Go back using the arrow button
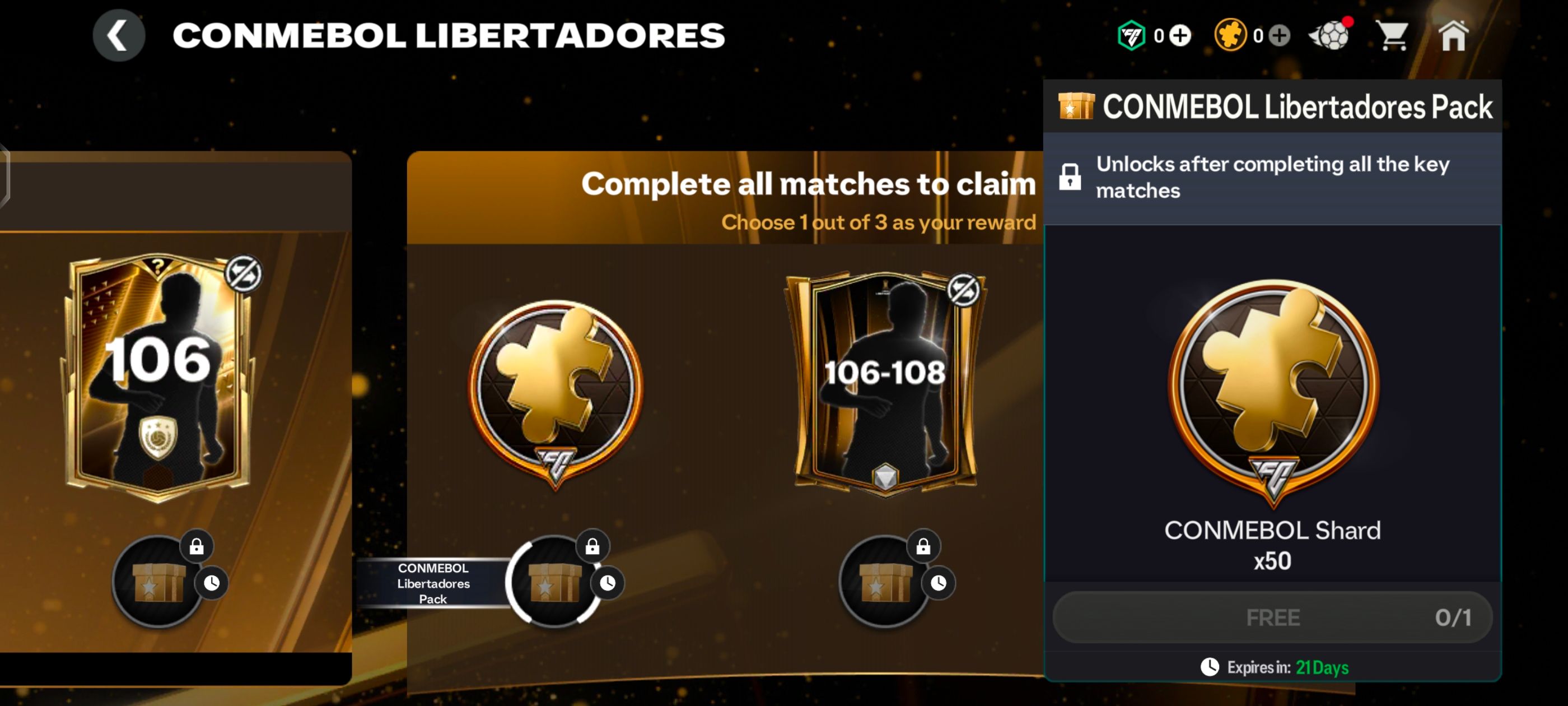The width and height of the screenshot is (1568, 706). click(x=119, y=35)
